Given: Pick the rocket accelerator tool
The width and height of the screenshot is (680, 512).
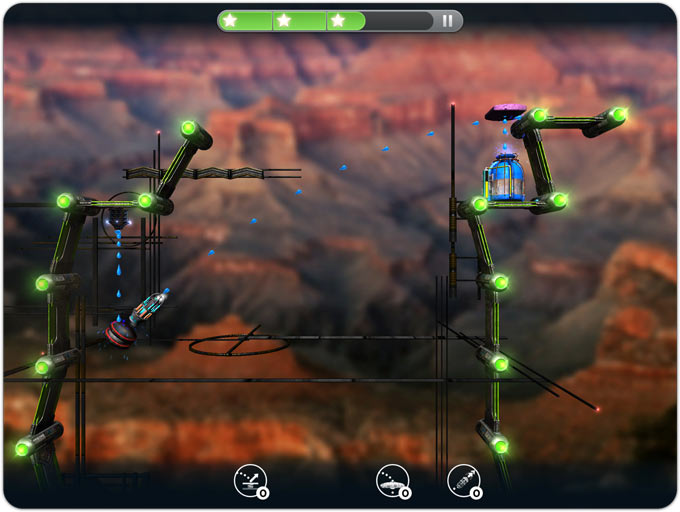Looking at the screenshot, I should coord(462,480).
